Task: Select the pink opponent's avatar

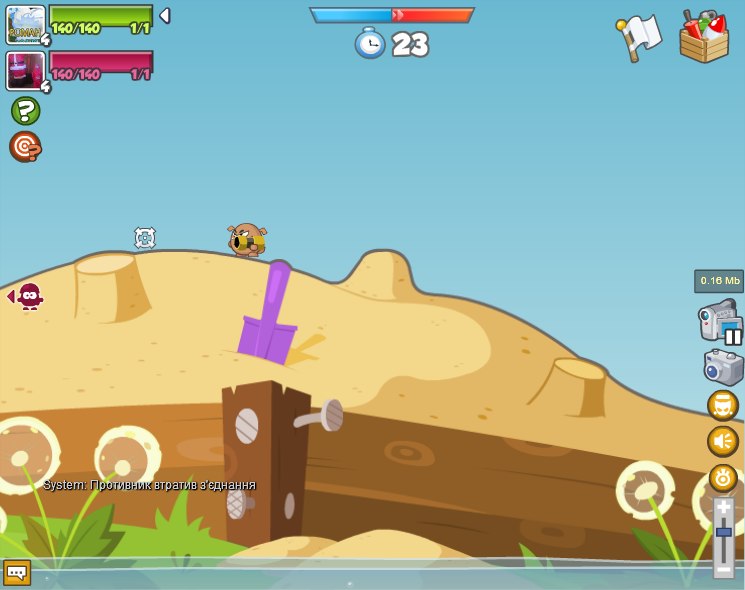Action: [25, 71]
